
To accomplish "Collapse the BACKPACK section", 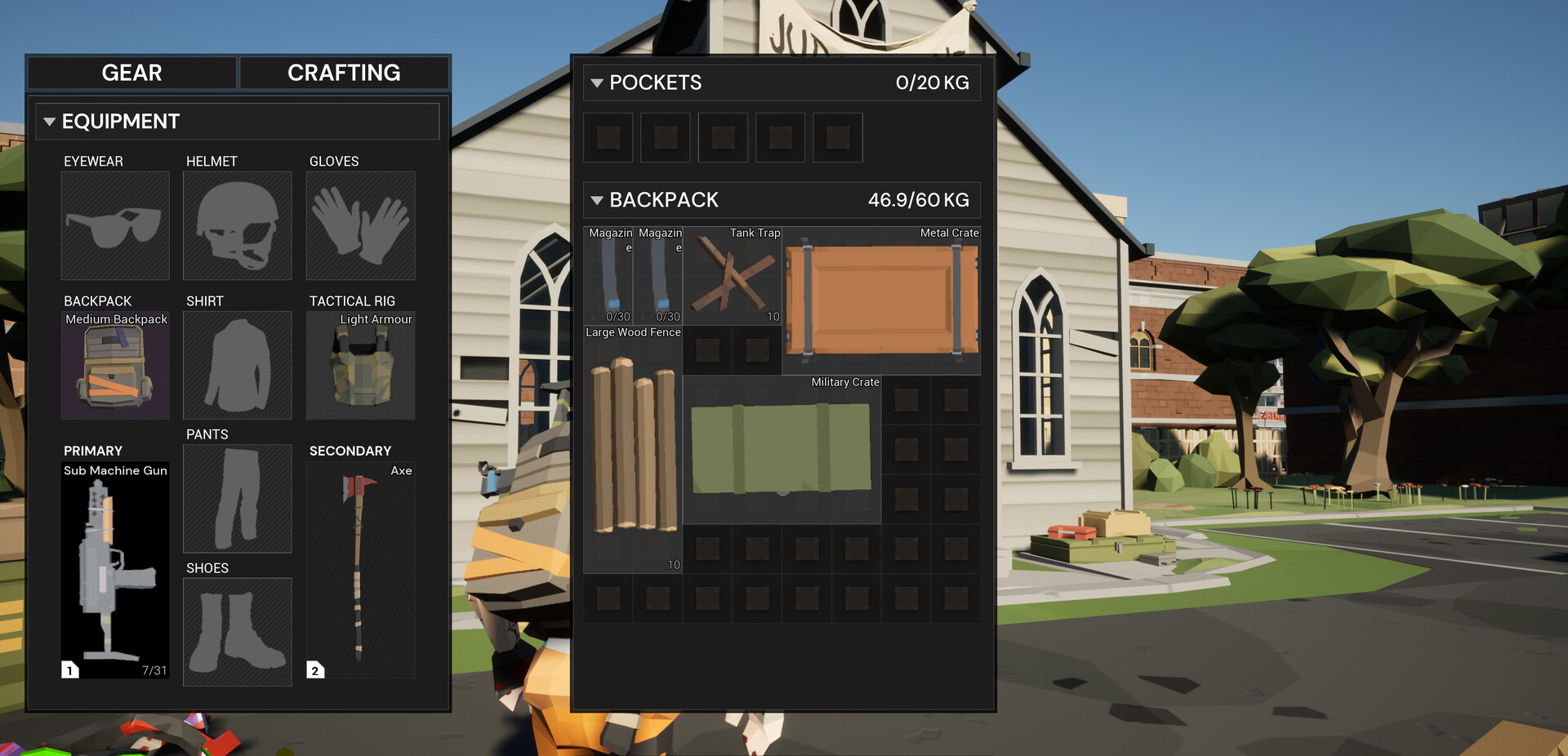I will (x=597, y=199).
